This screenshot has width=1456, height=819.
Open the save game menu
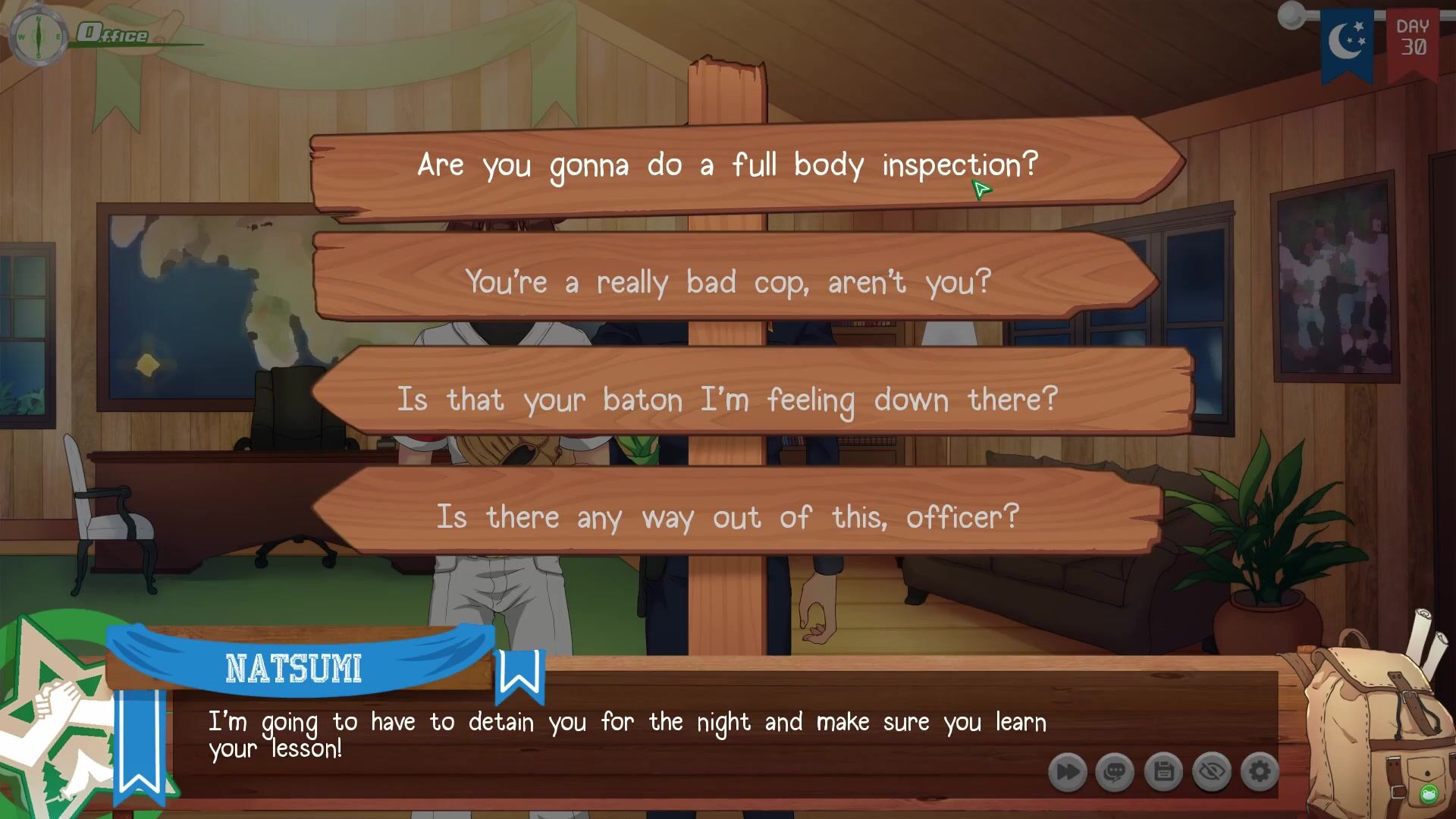pos(1163,772)
